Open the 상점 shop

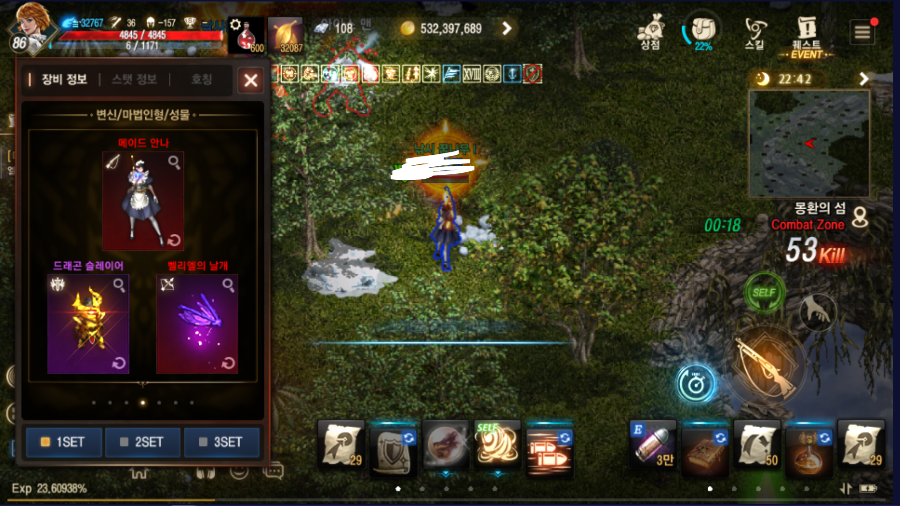[651, 31]
